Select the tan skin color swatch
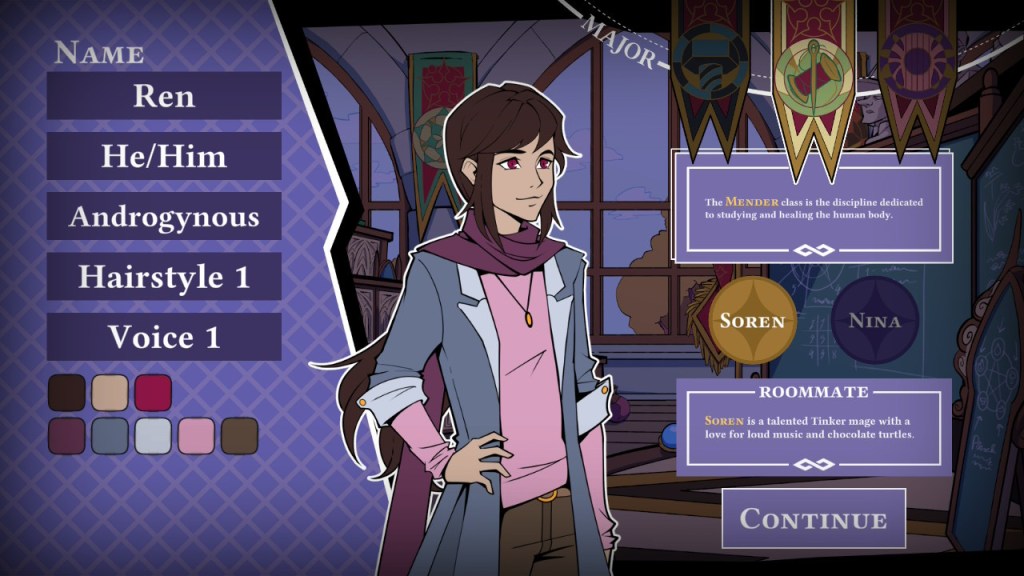The height and width of the screenshot is (576, 1024). point(110,393)
